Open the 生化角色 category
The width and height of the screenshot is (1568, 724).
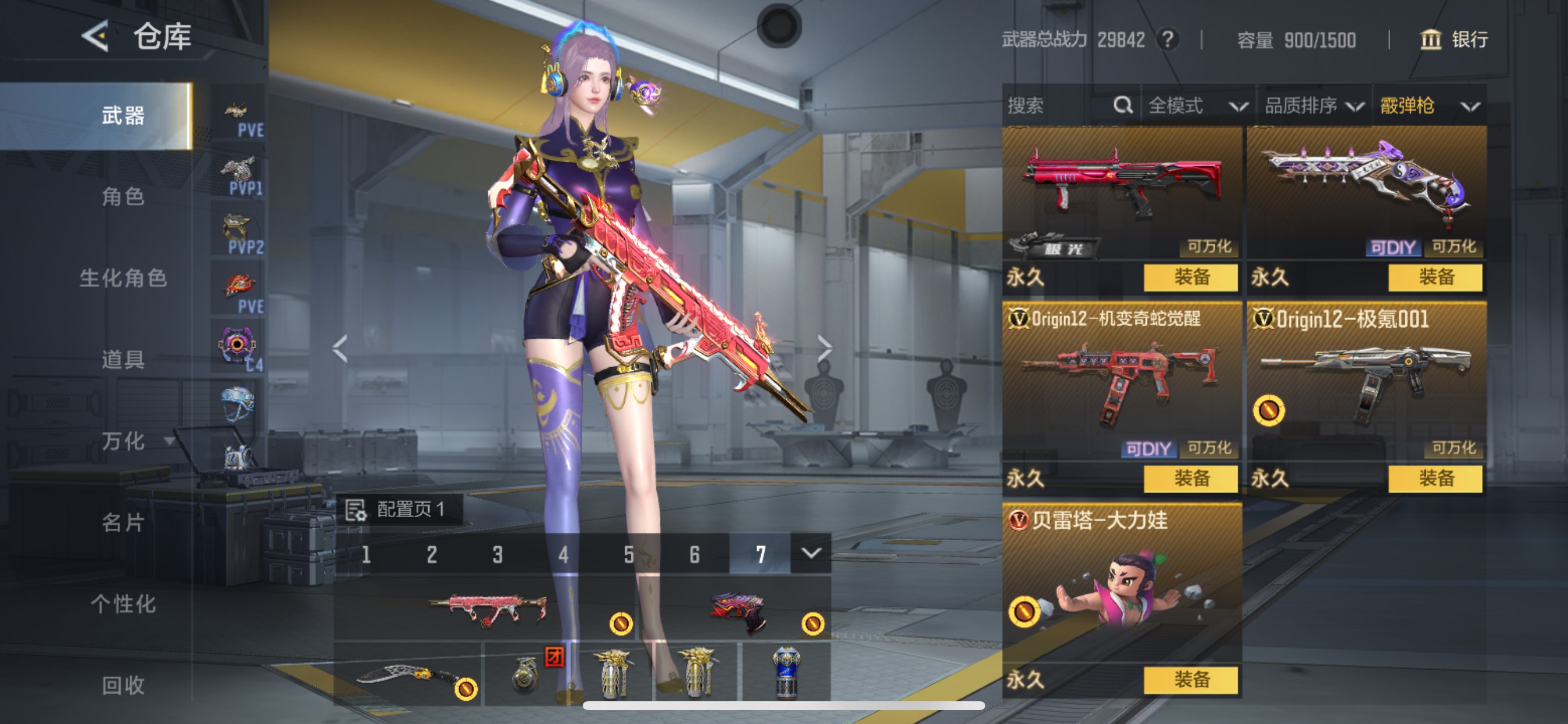point(123,278)
